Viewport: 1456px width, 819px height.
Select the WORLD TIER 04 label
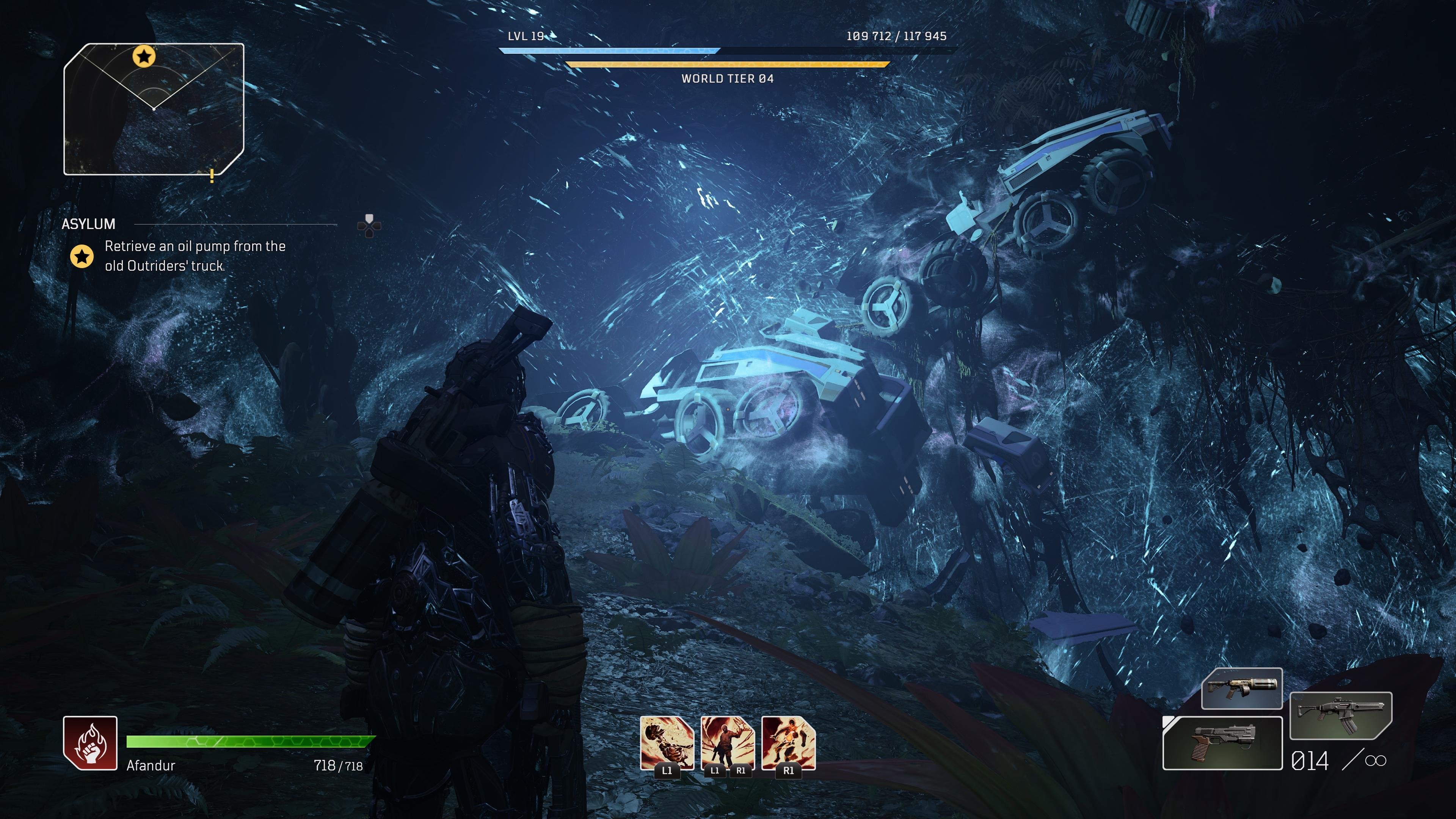pos(728,80)
